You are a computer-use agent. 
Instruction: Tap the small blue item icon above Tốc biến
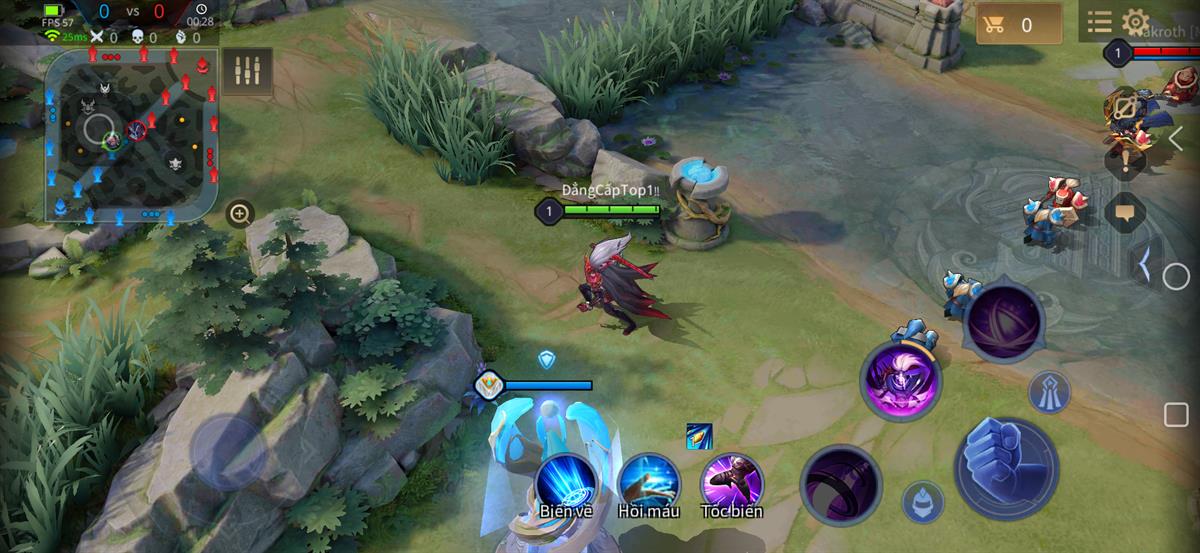(x=699, y=436)
